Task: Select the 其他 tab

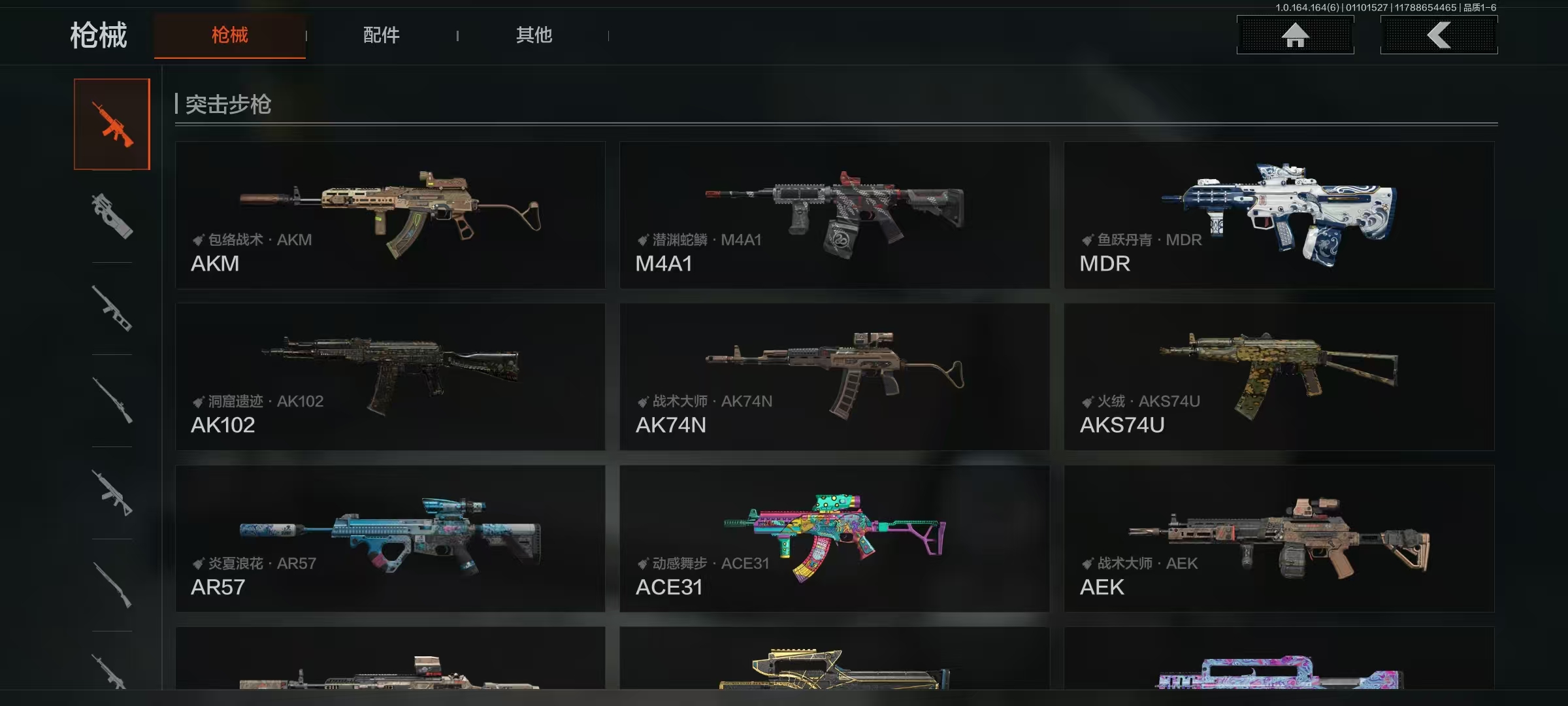Action: 534,35
